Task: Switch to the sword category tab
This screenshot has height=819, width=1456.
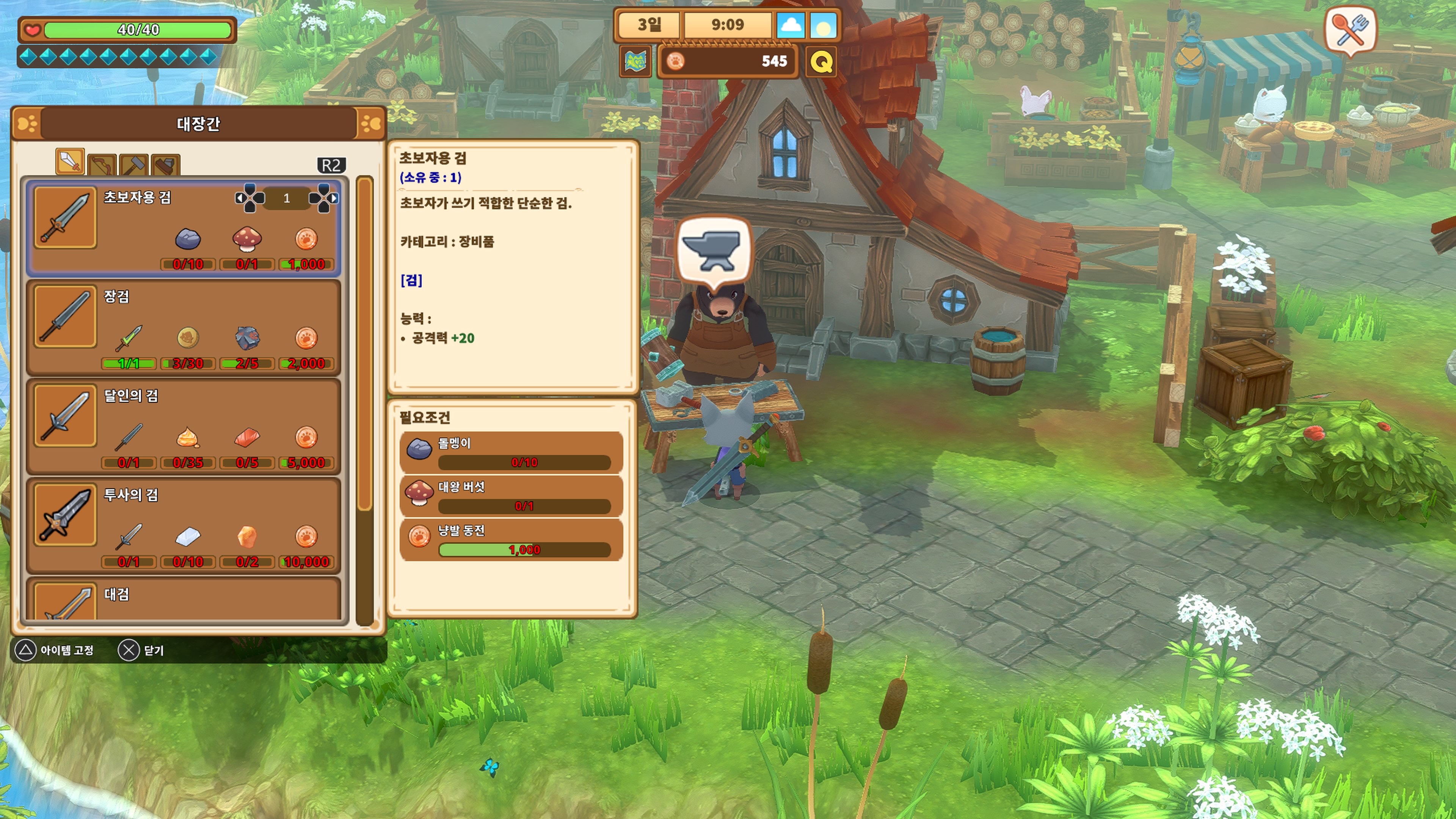Action: tap(70, 162)
